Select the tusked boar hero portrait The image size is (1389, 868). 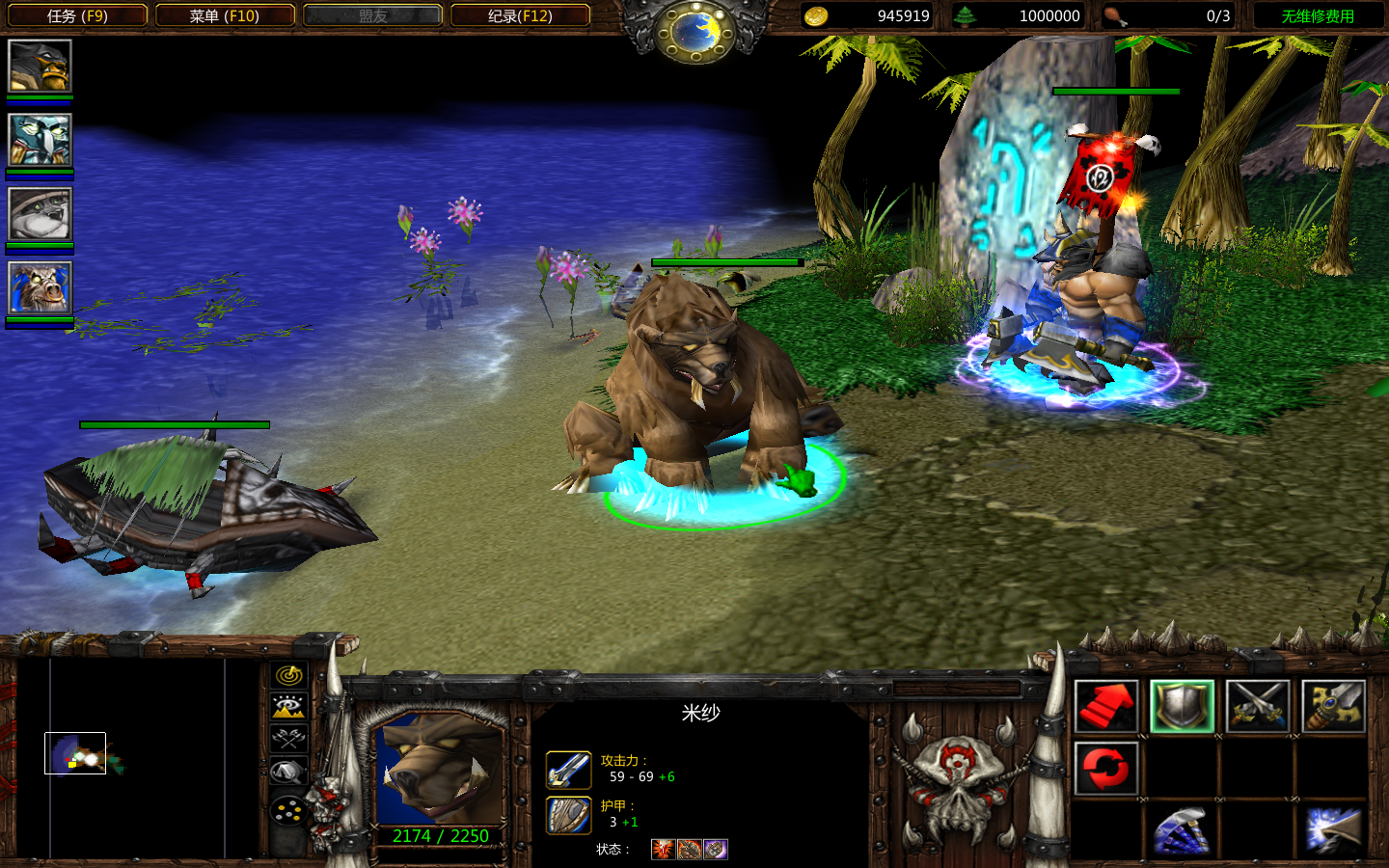tap(40, 287)
